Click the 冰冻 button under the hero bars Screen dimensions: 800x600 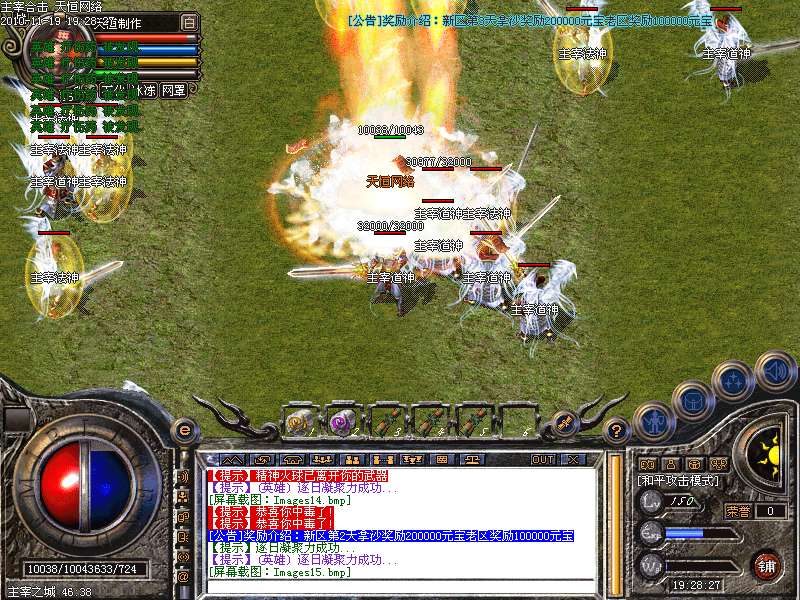[x=145, y=90]
